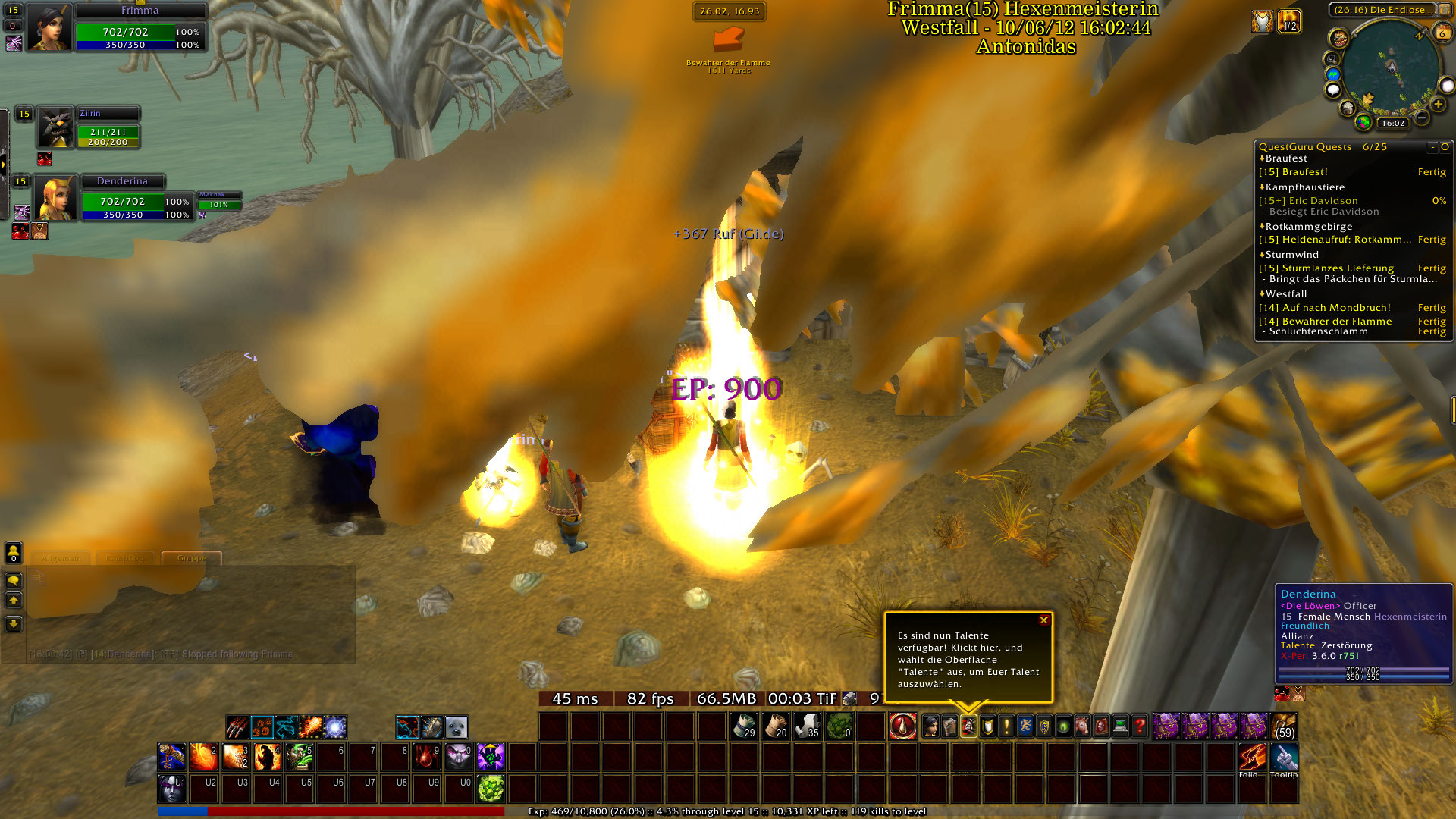1456x819 pixels.
Task: Cast the spell in action slot 2
Action: tap(204, 757)
